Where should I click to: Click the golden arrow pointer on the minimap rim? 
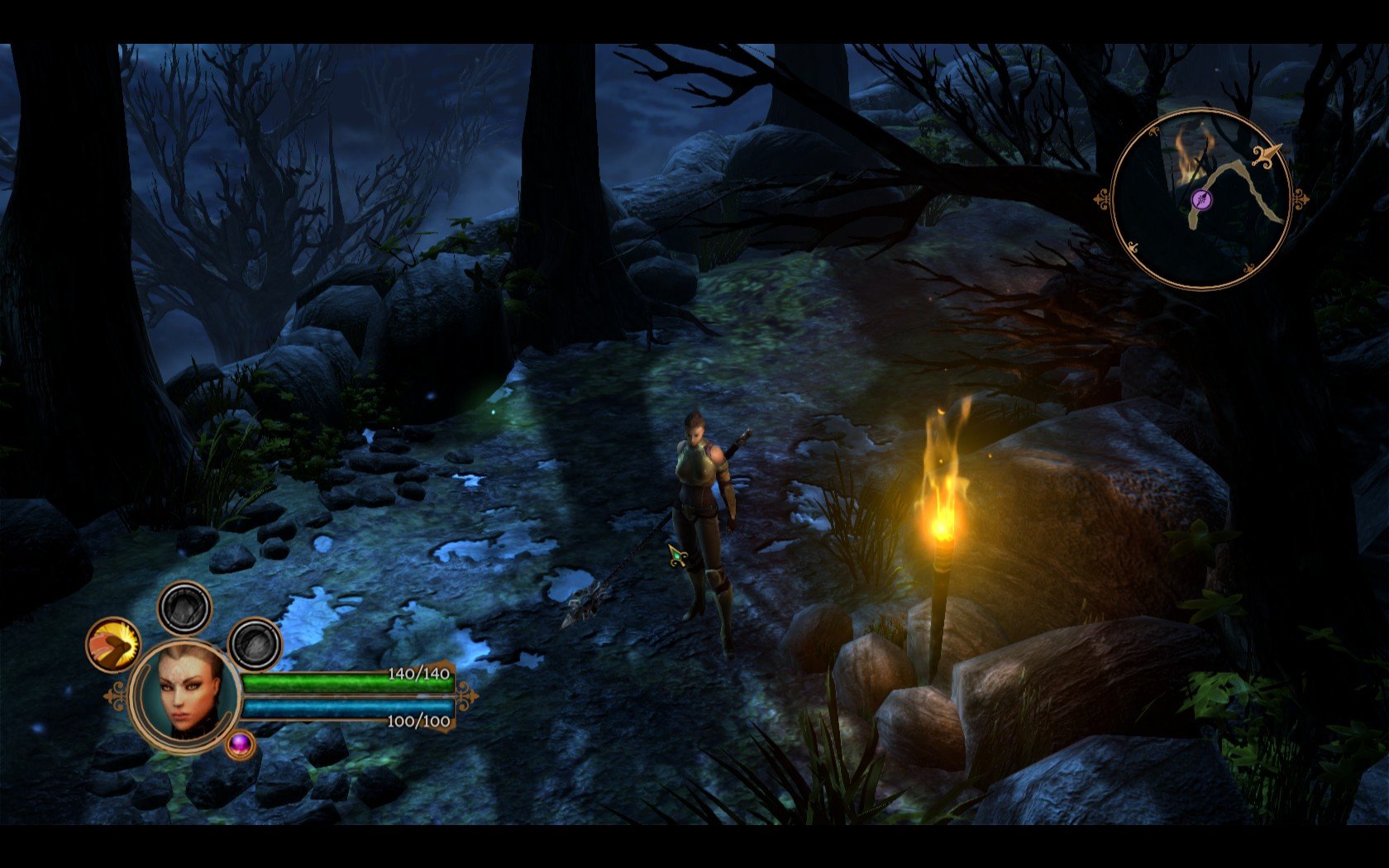pos(1266,155)
